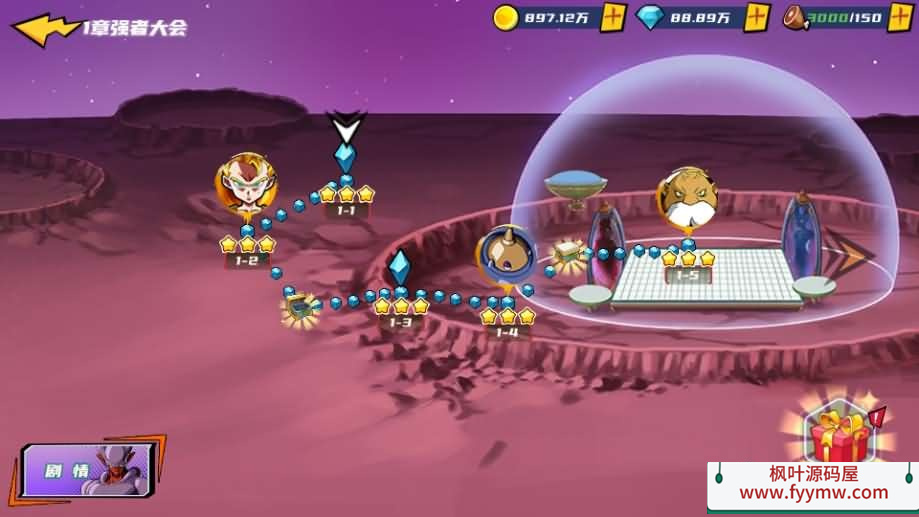Add more gold coins with plus button

(613, 17)
